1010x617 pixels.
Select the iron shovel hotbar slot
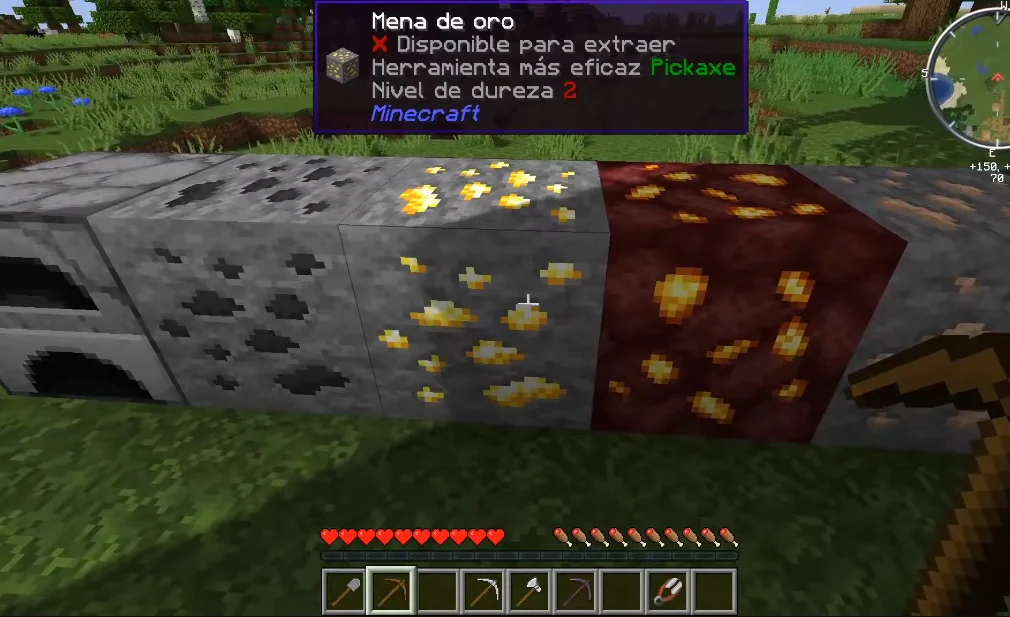click(343, 591)
